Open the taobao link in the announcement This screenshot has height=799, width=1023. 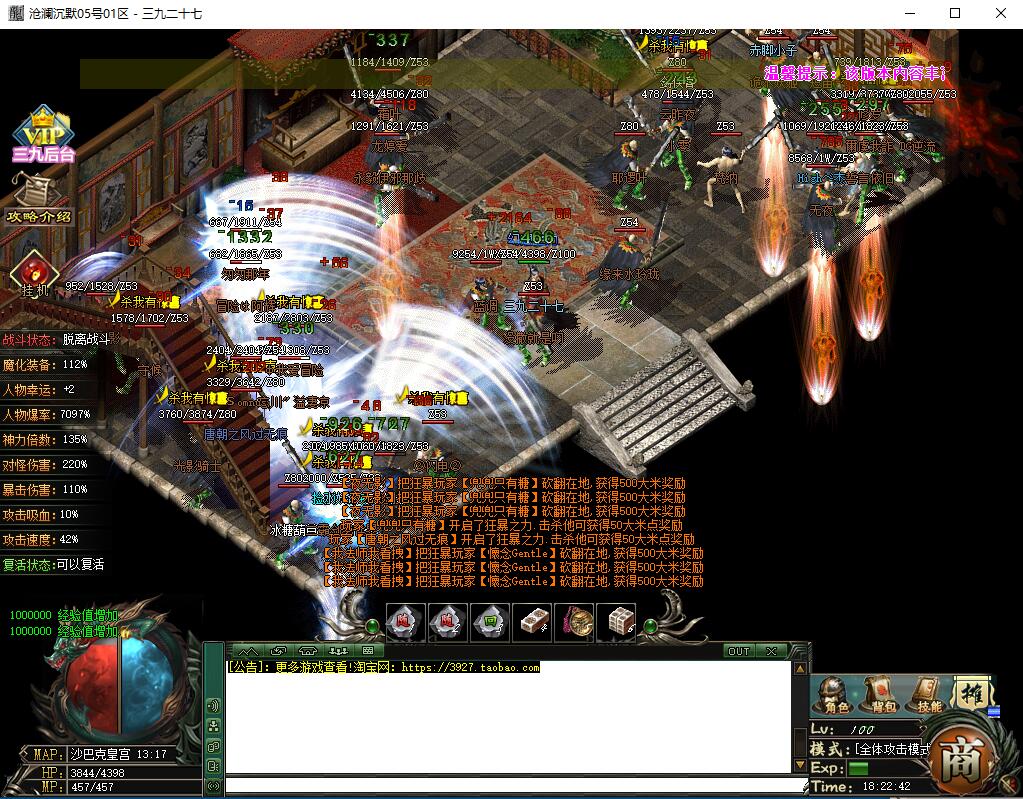(470, 667)
